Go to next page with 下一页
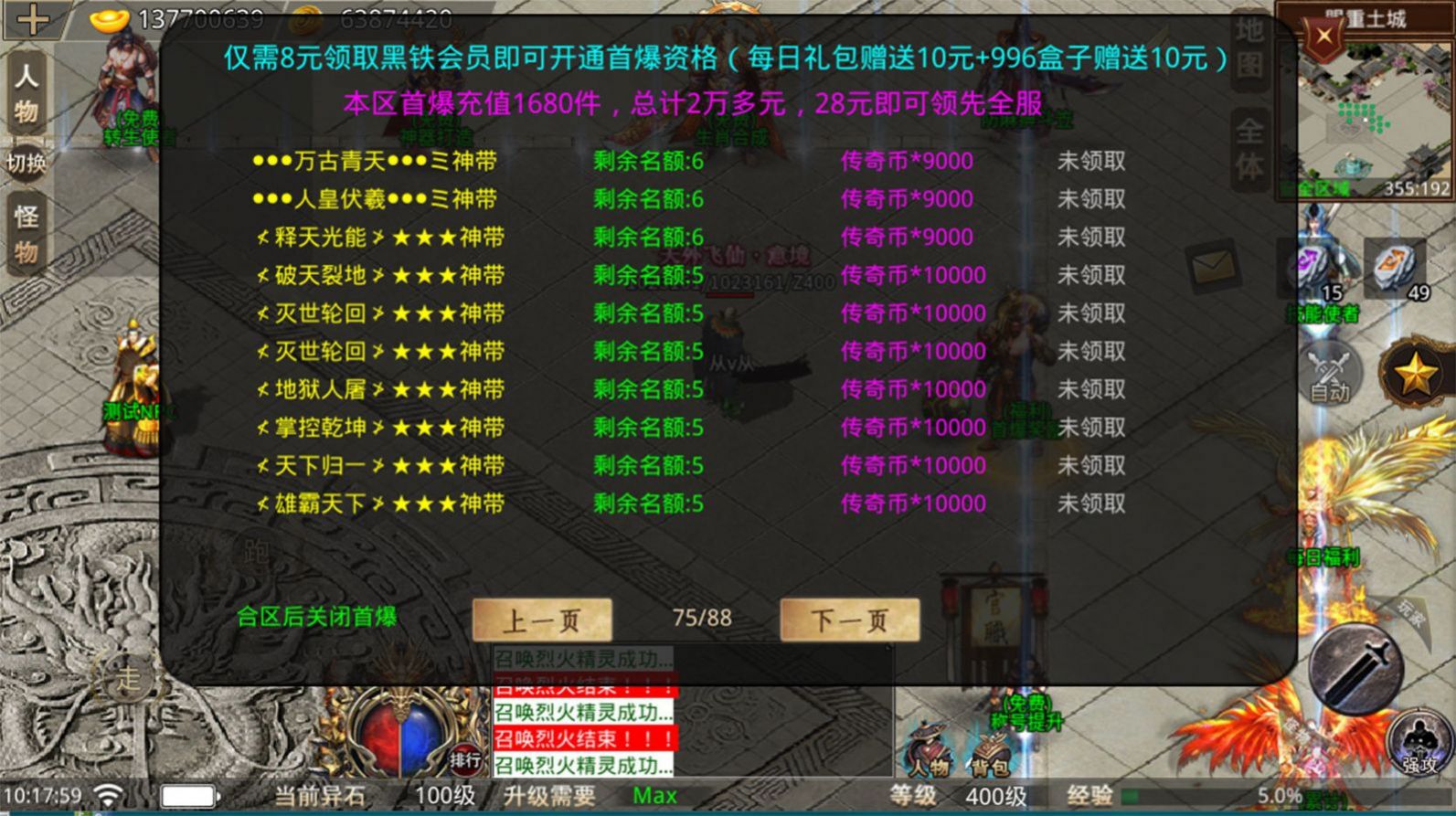Image resolution: width=1456 pixels, height=816 pixels. click(848, 619)
